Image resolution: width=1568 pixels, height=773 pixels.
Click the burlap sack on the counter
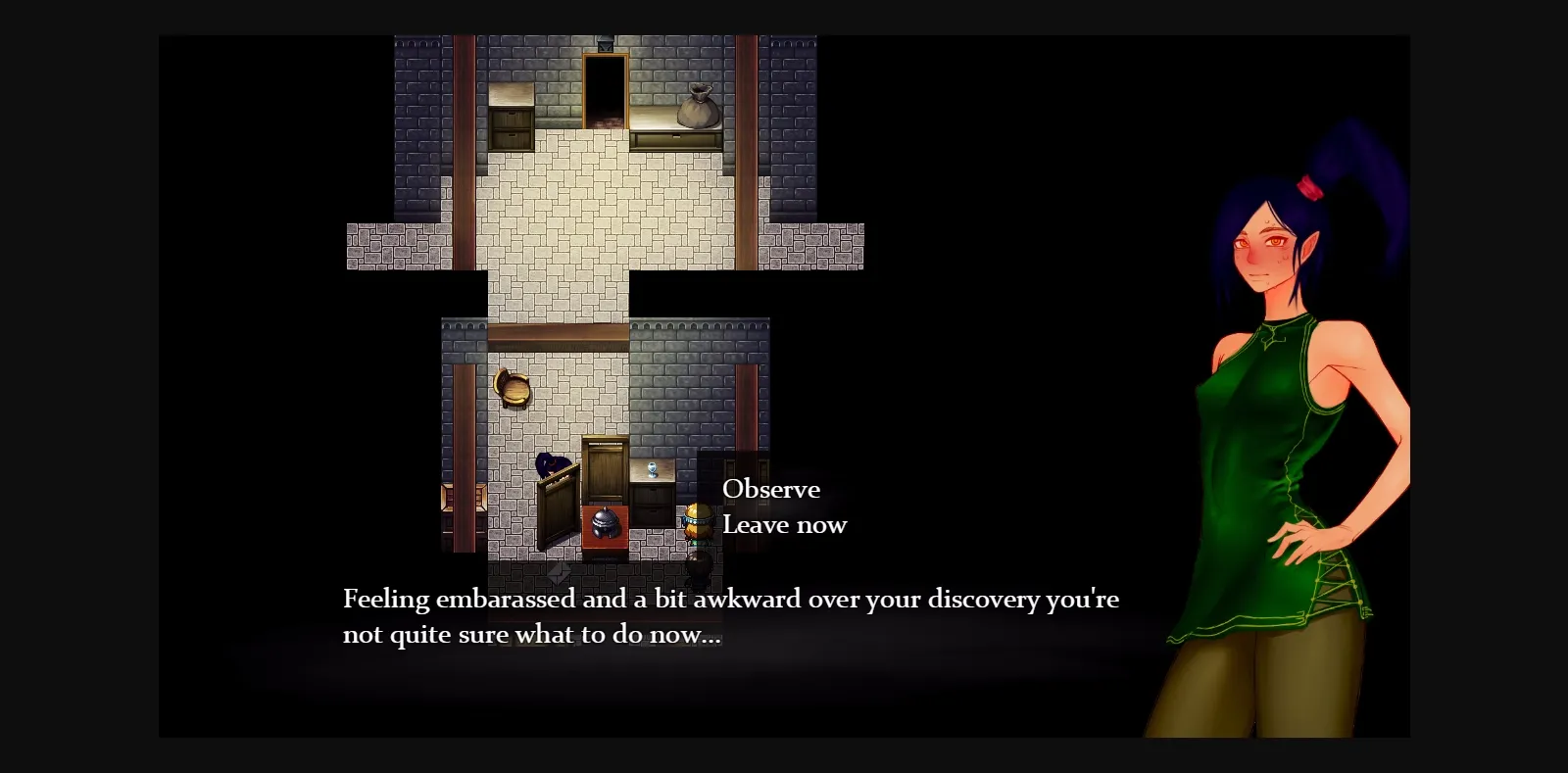pos(697,105)
